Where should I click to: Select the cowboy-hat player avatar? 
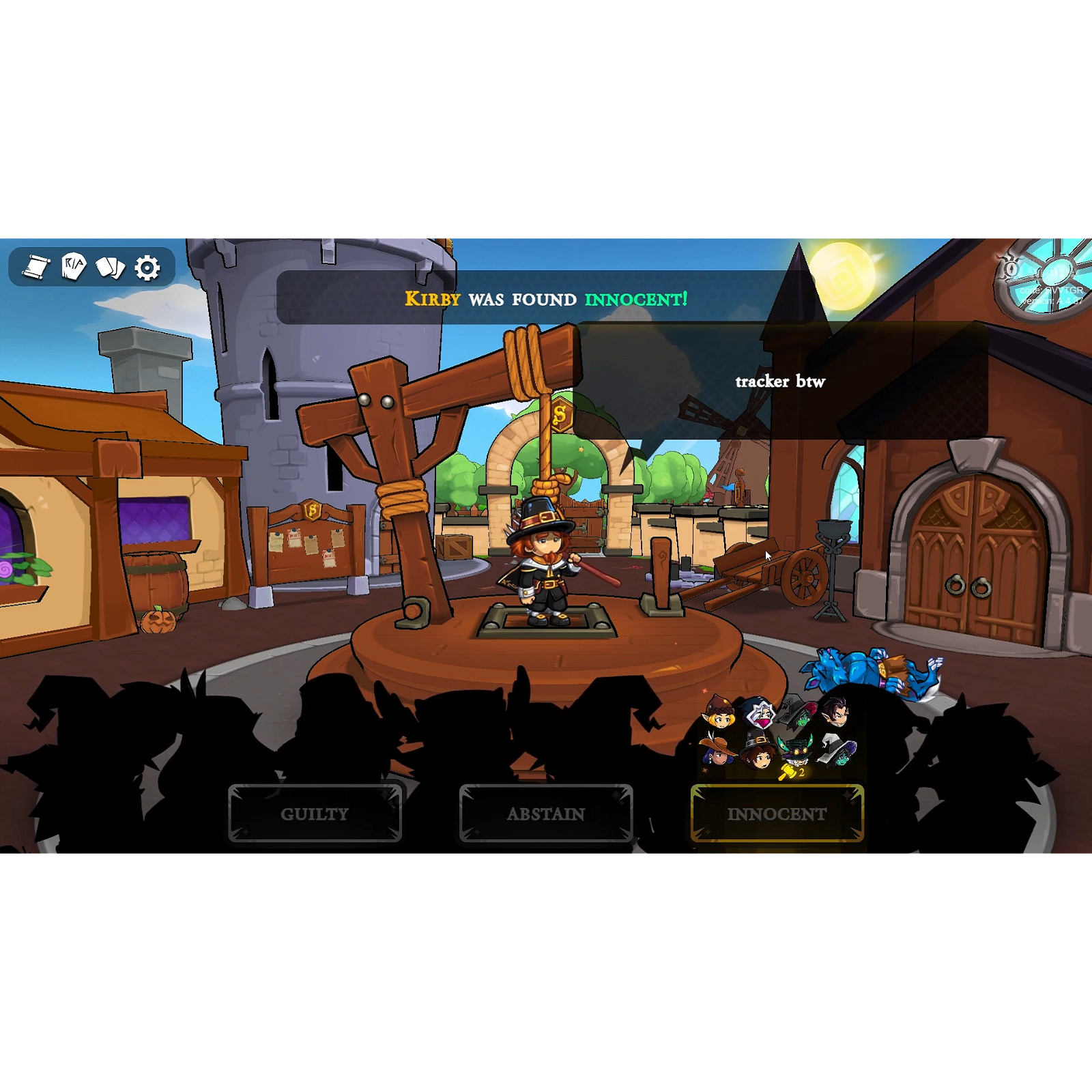pyautogui.click(x=718, y=754)
